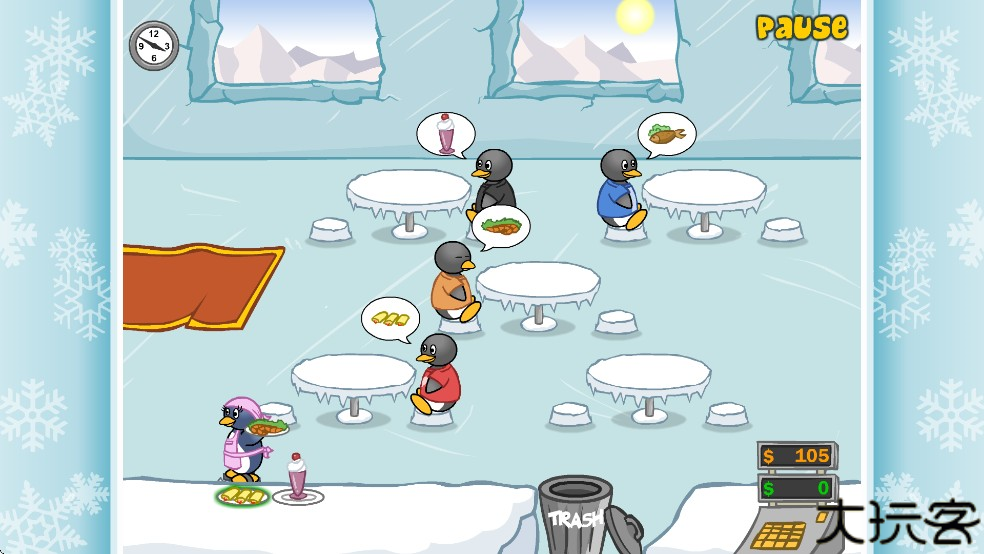Grab the milkshake from the counter
The height and width of the screenshot is (554, 984).
pos(297,480)
